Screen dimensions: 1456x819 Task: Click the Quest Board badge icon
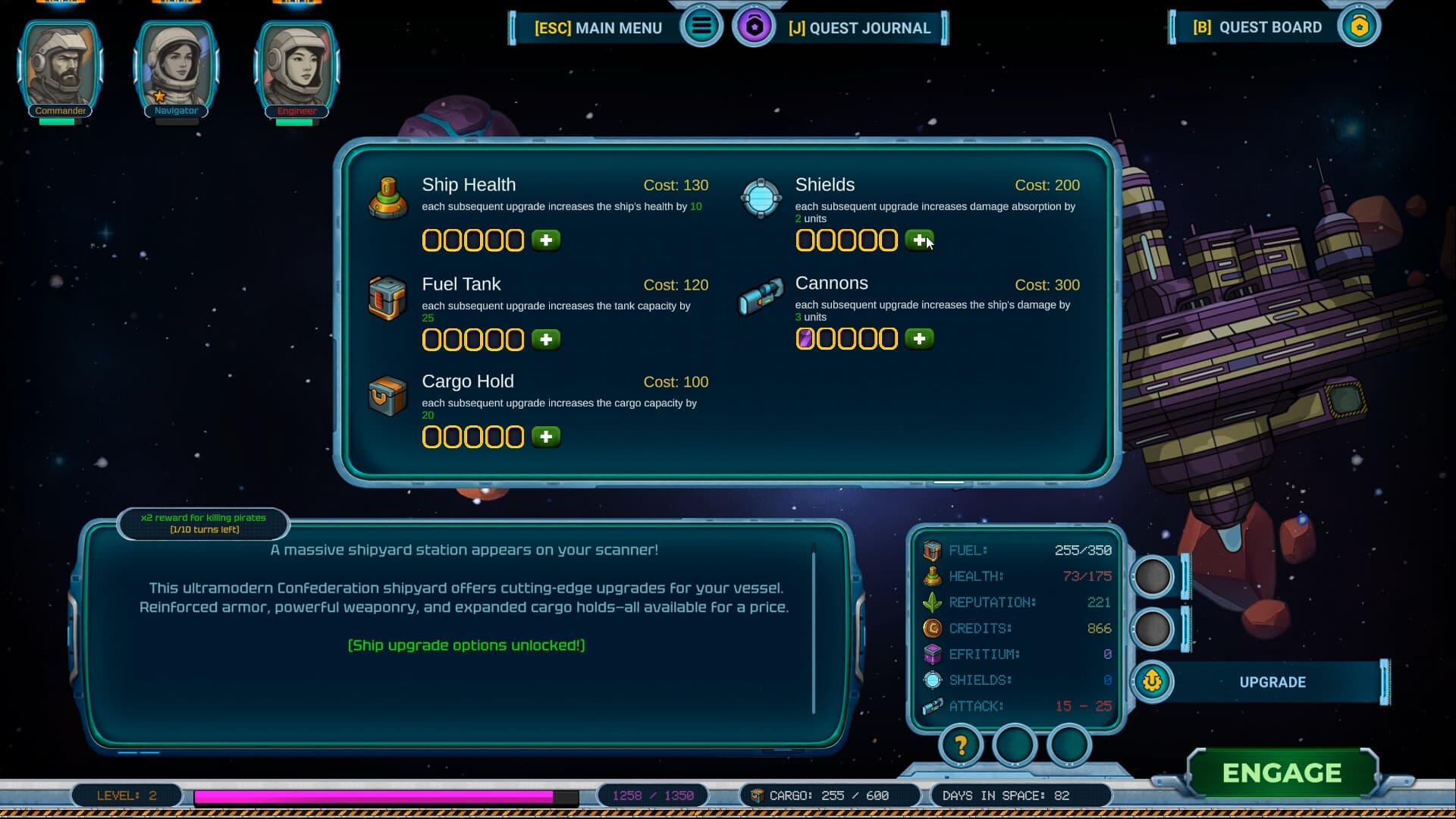point(1360,26)
